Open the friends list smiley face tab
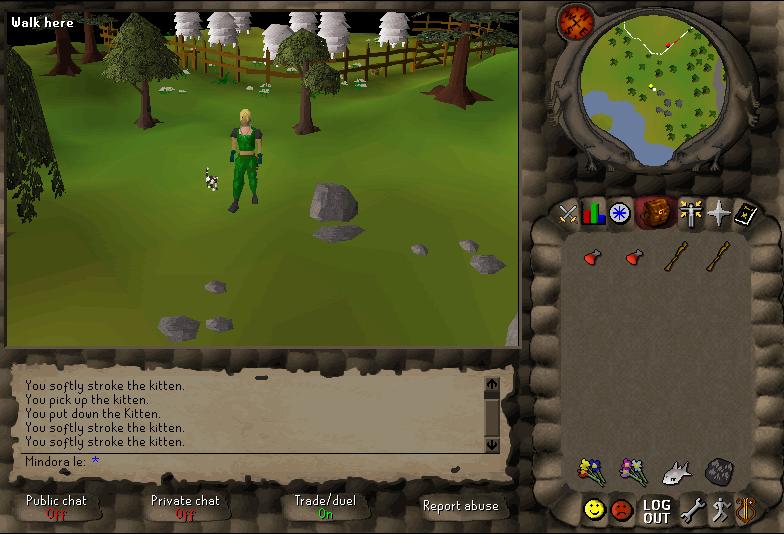 [x=595, y=510]
